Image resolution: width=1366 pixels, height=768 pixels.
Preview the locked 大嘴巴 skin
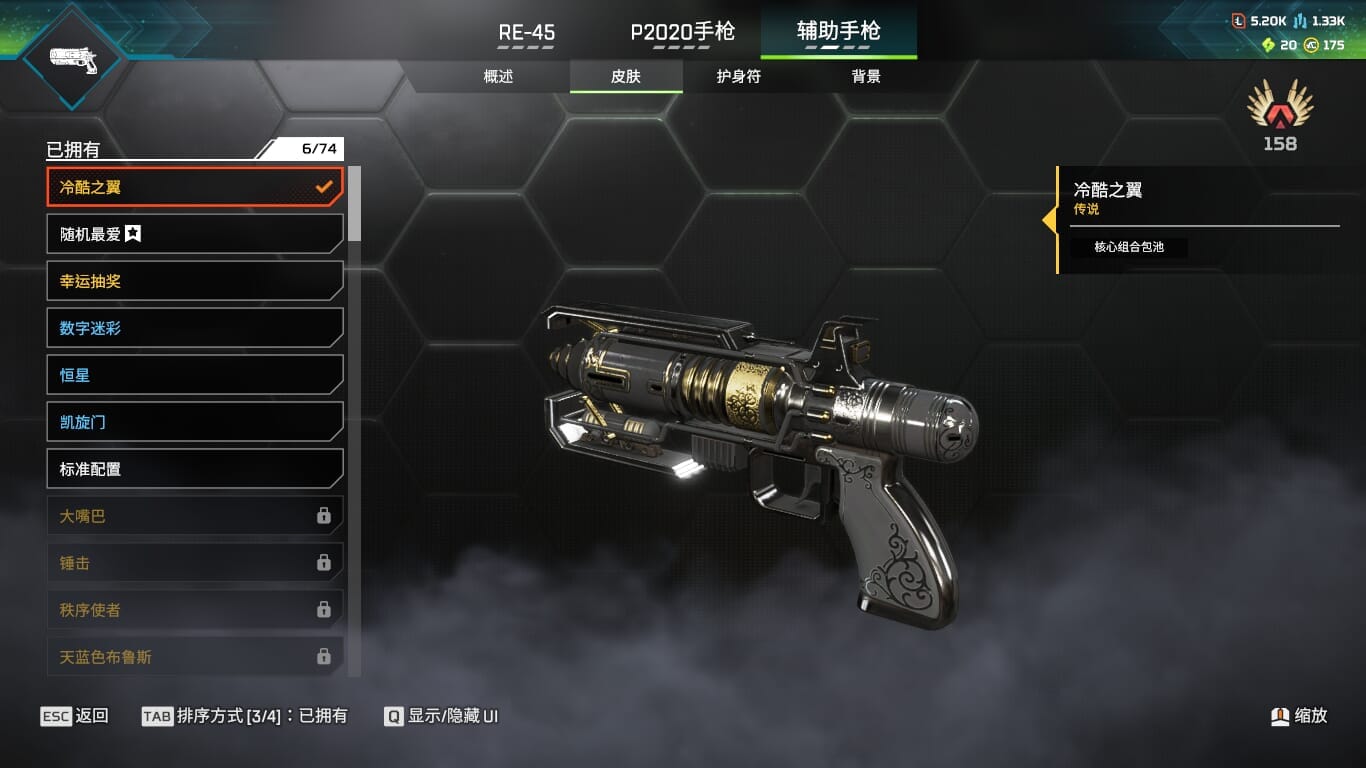195,516
